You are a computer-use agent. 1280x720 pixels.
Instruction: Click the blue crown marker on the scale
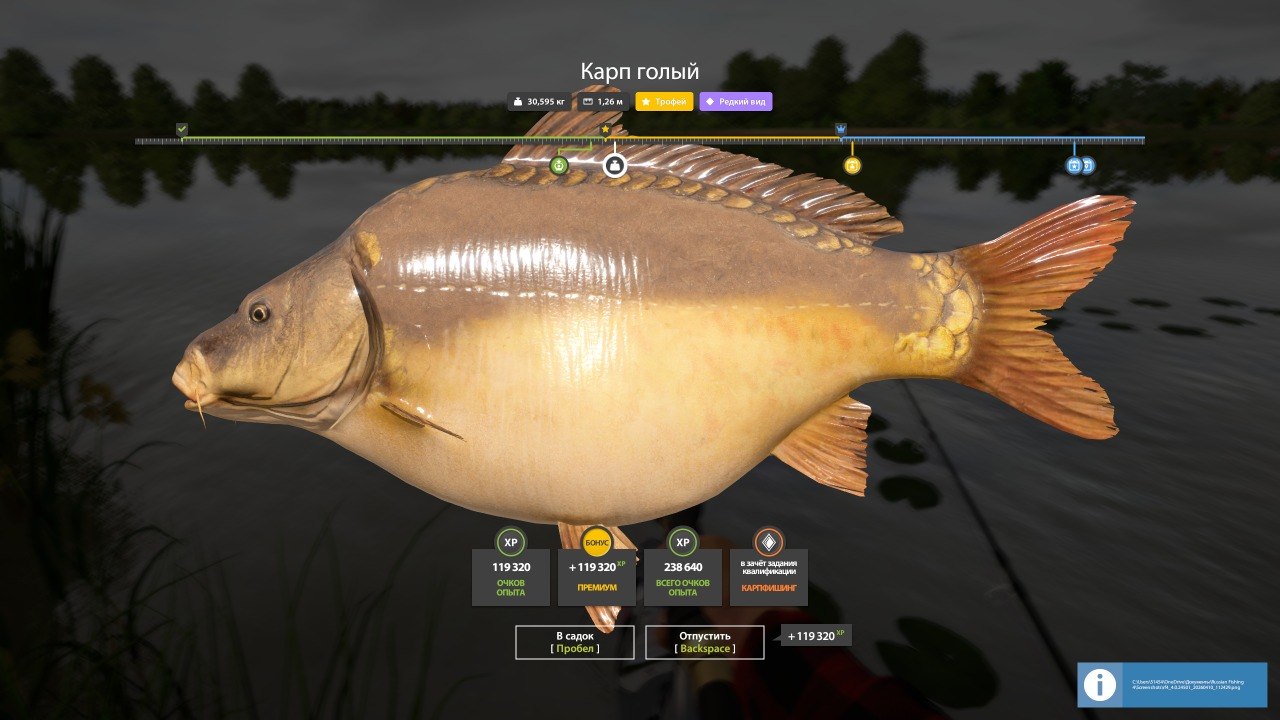coord(838,130)
